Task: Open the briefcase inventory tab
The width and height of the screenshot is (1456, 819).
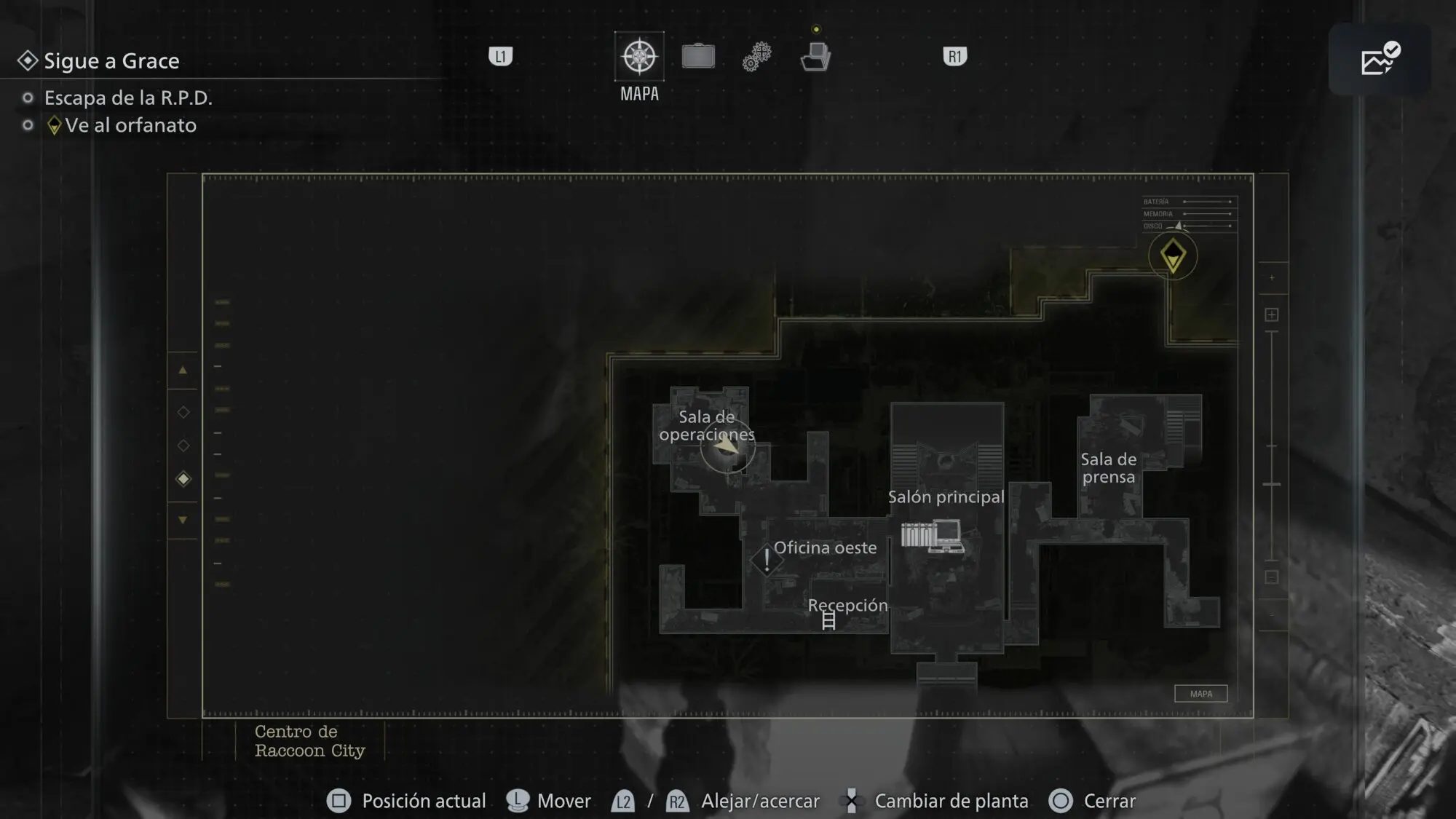Action: click(x=698, y=57)
